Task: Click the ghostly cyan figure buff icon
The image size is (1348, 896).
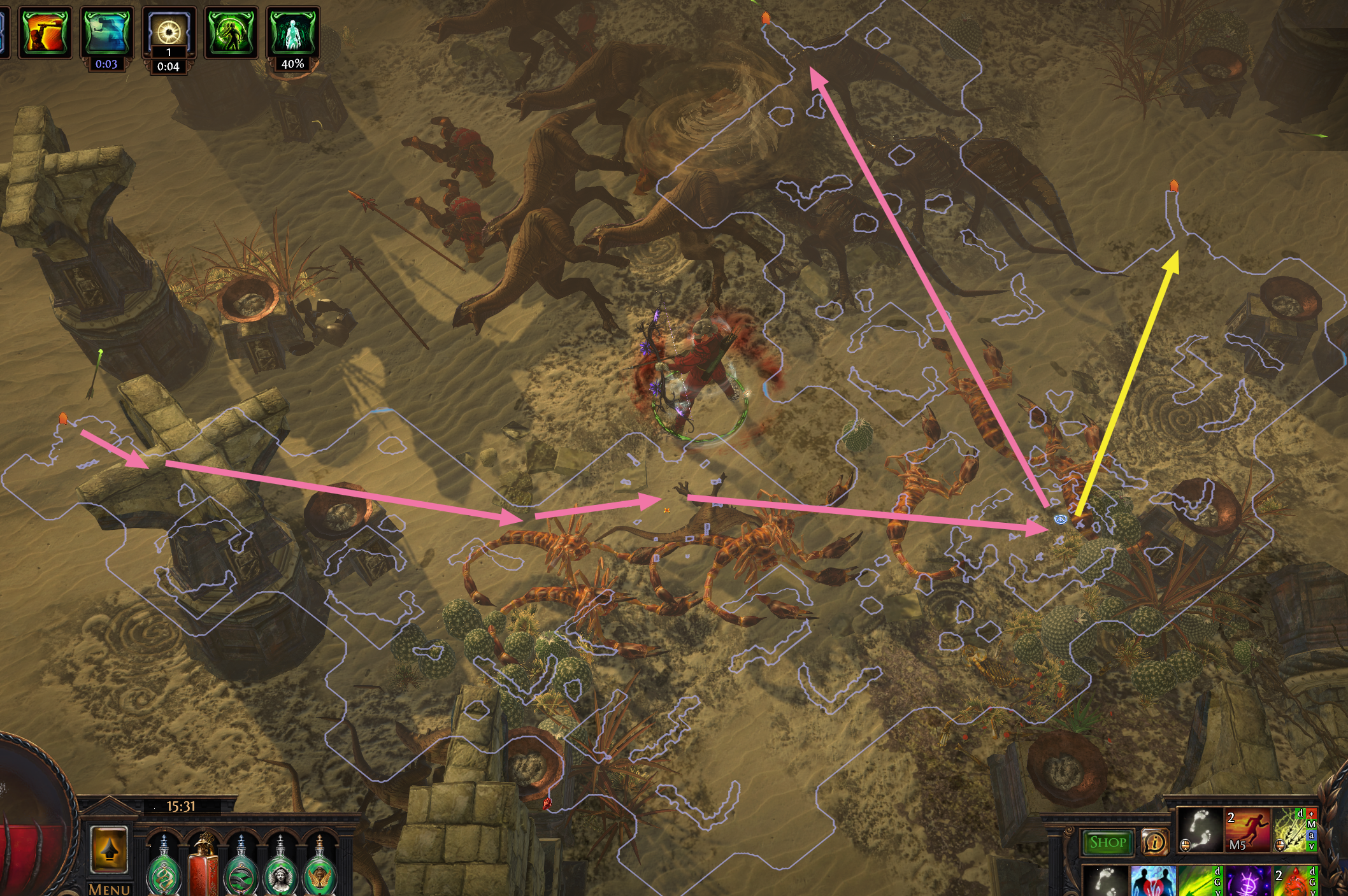Action: [292, 32]
